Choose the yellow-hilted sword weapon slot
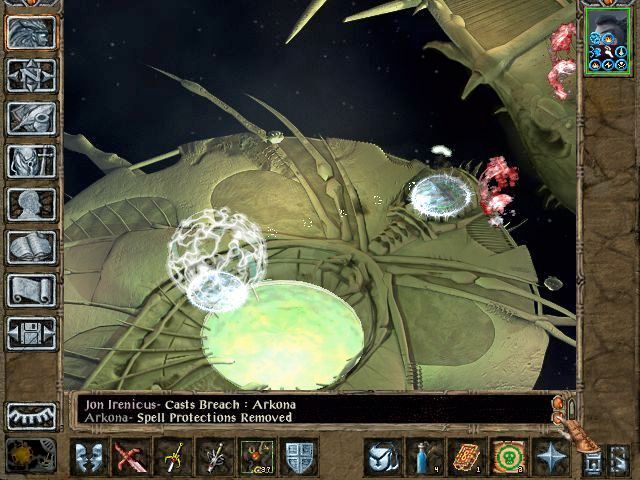640x480 pixels. coord(174,457)
